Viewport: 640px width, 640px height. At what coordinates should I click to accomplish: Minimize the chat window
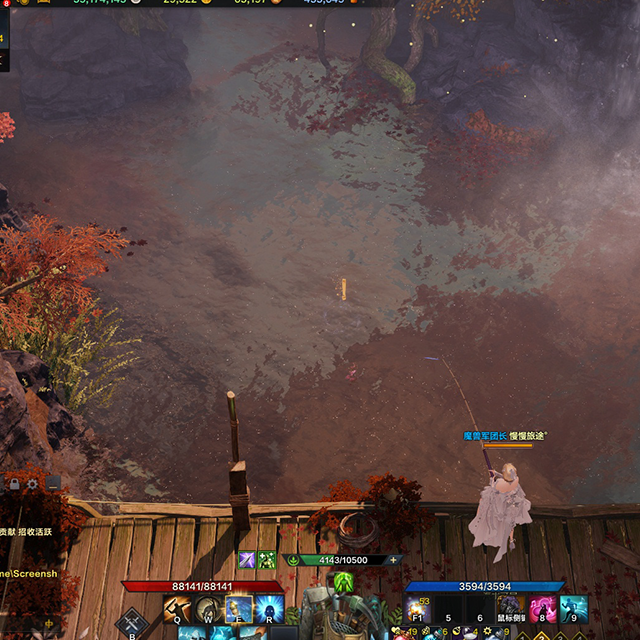(x=53, y=484)
